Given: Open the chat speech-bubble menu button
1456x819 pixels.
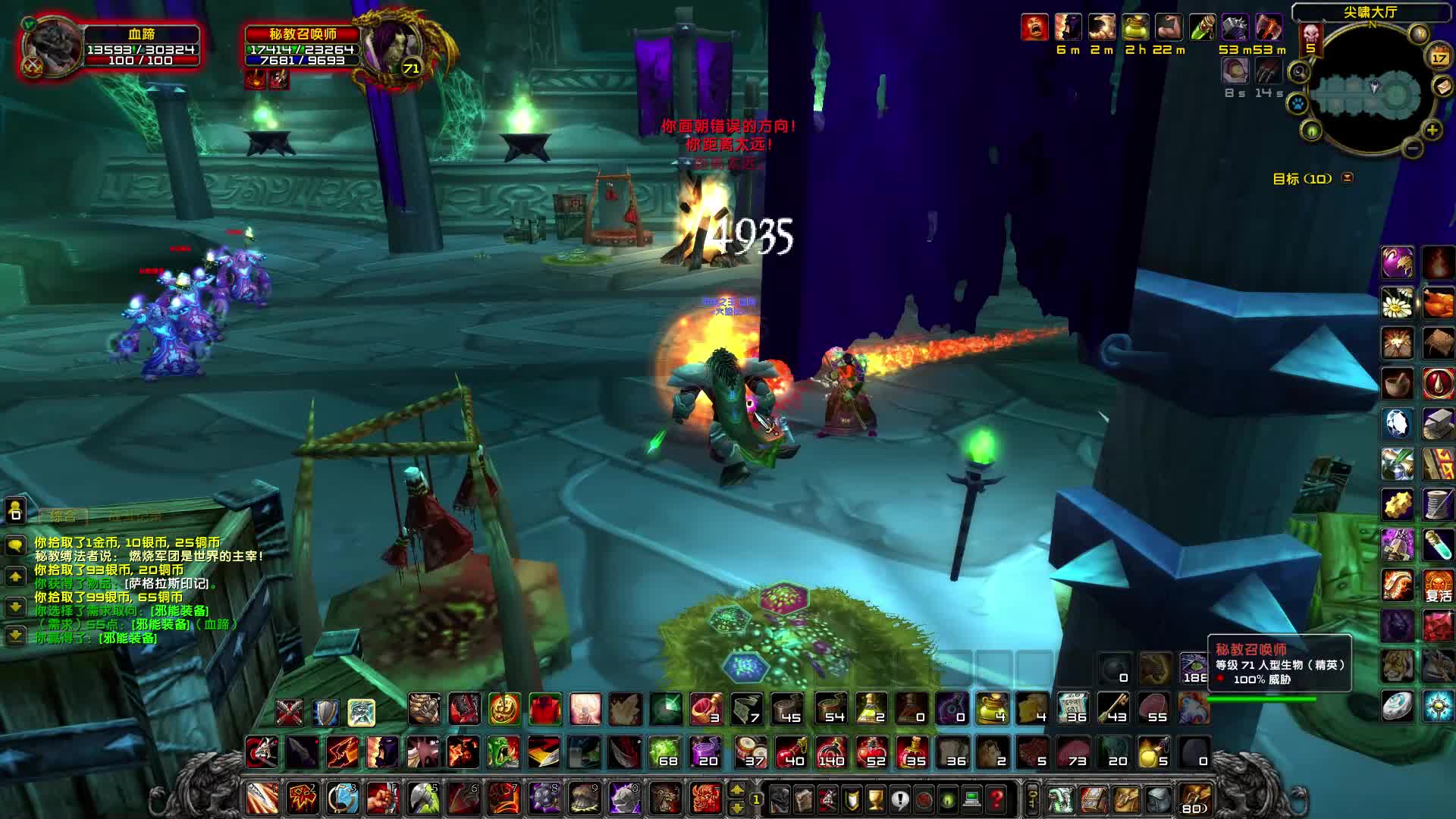Looking at the screenshot, I should 16,545.
